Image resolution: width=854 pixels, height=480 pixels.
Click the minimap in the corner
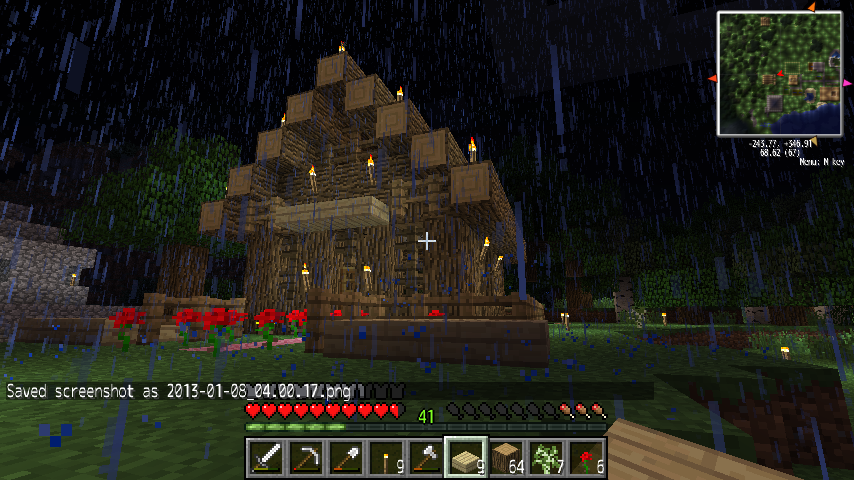[x=780, y=74]
